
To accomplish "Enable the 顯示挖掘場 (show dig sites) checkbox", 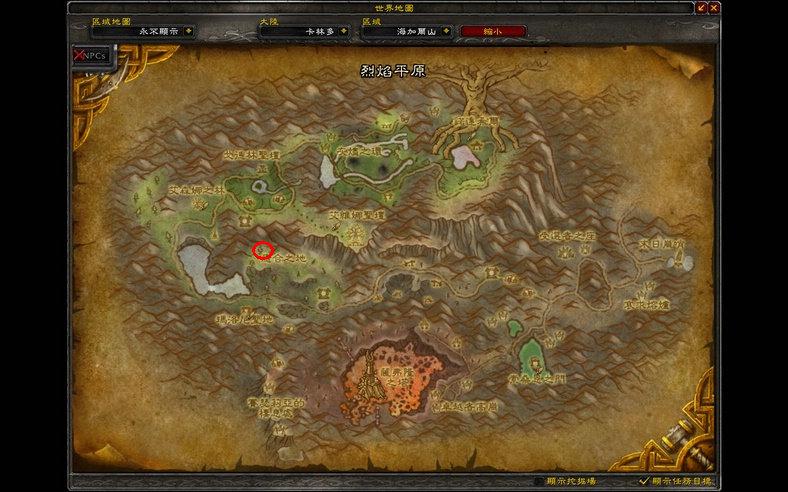I will 540,481.
